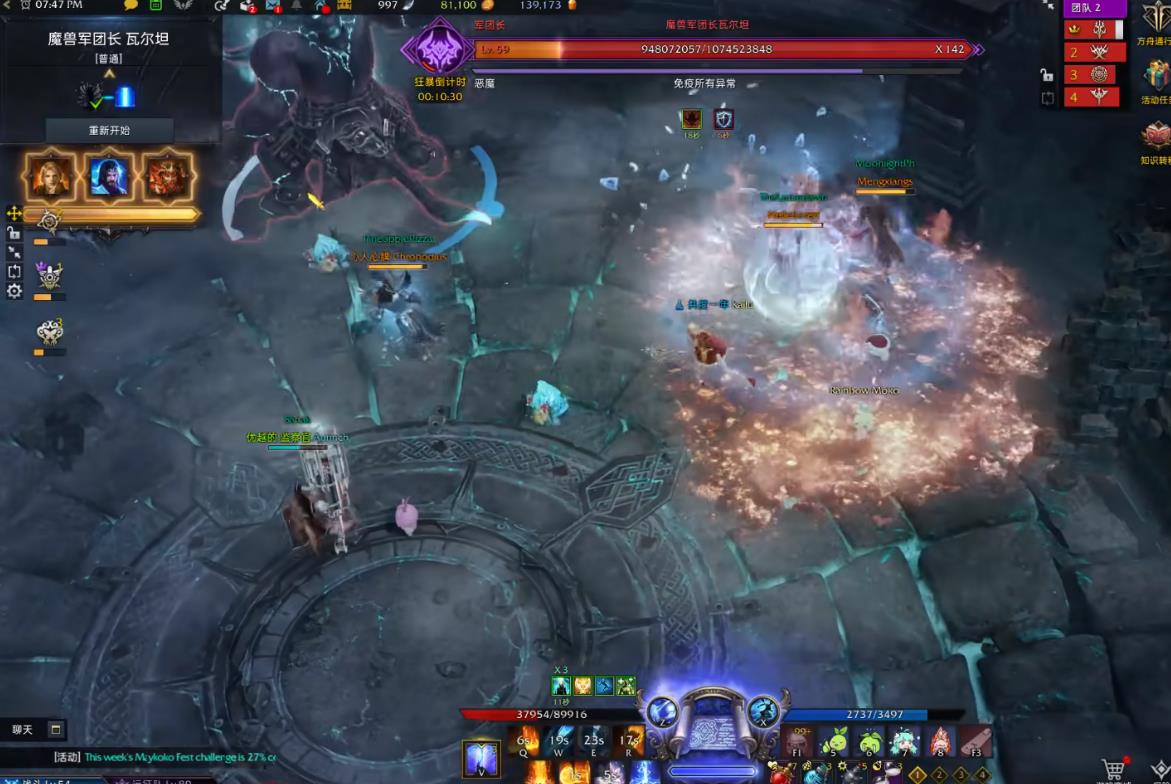Trigger the V awakening book skill
Image resolution: width=1171 pixels, height=784 pixels.
click(481, 758)
